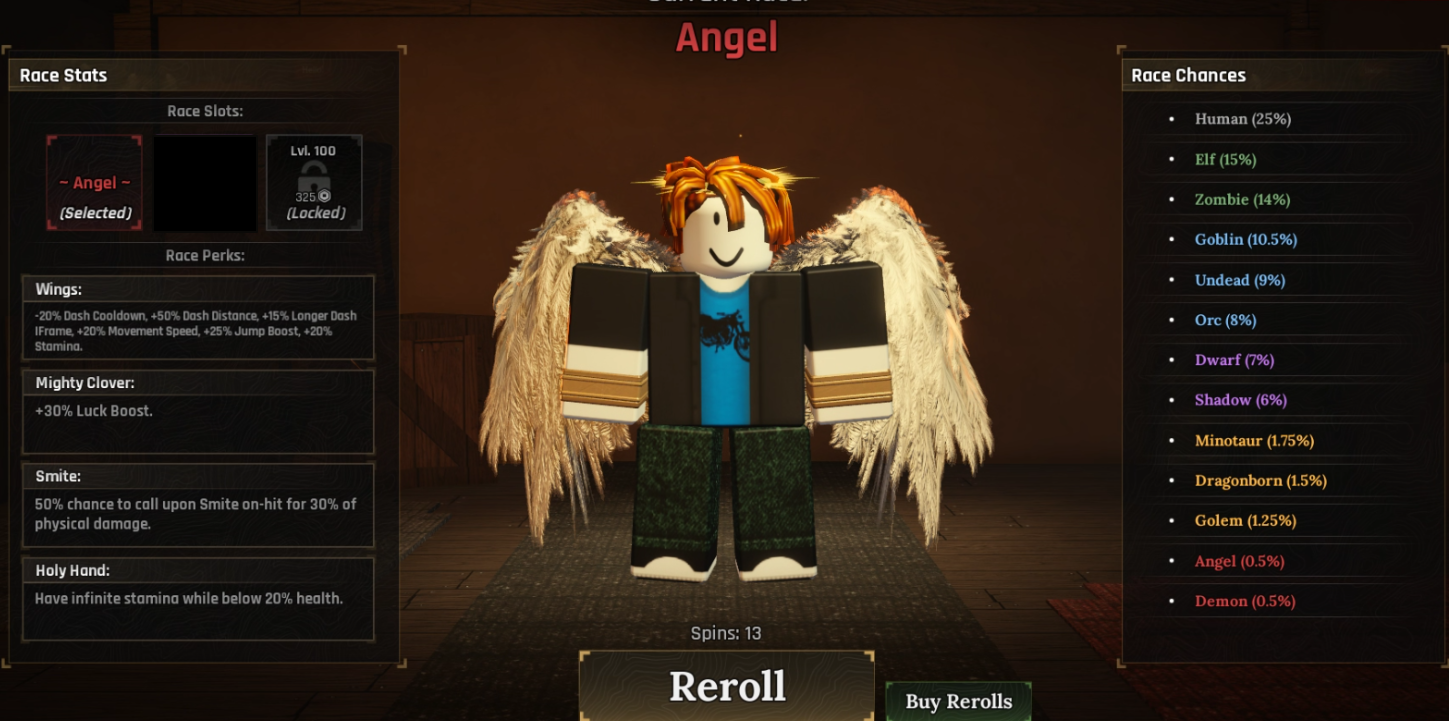Click the locked Lvl. 100 race slot
Screen dimensions: 1449x721
tap(314, 182)
